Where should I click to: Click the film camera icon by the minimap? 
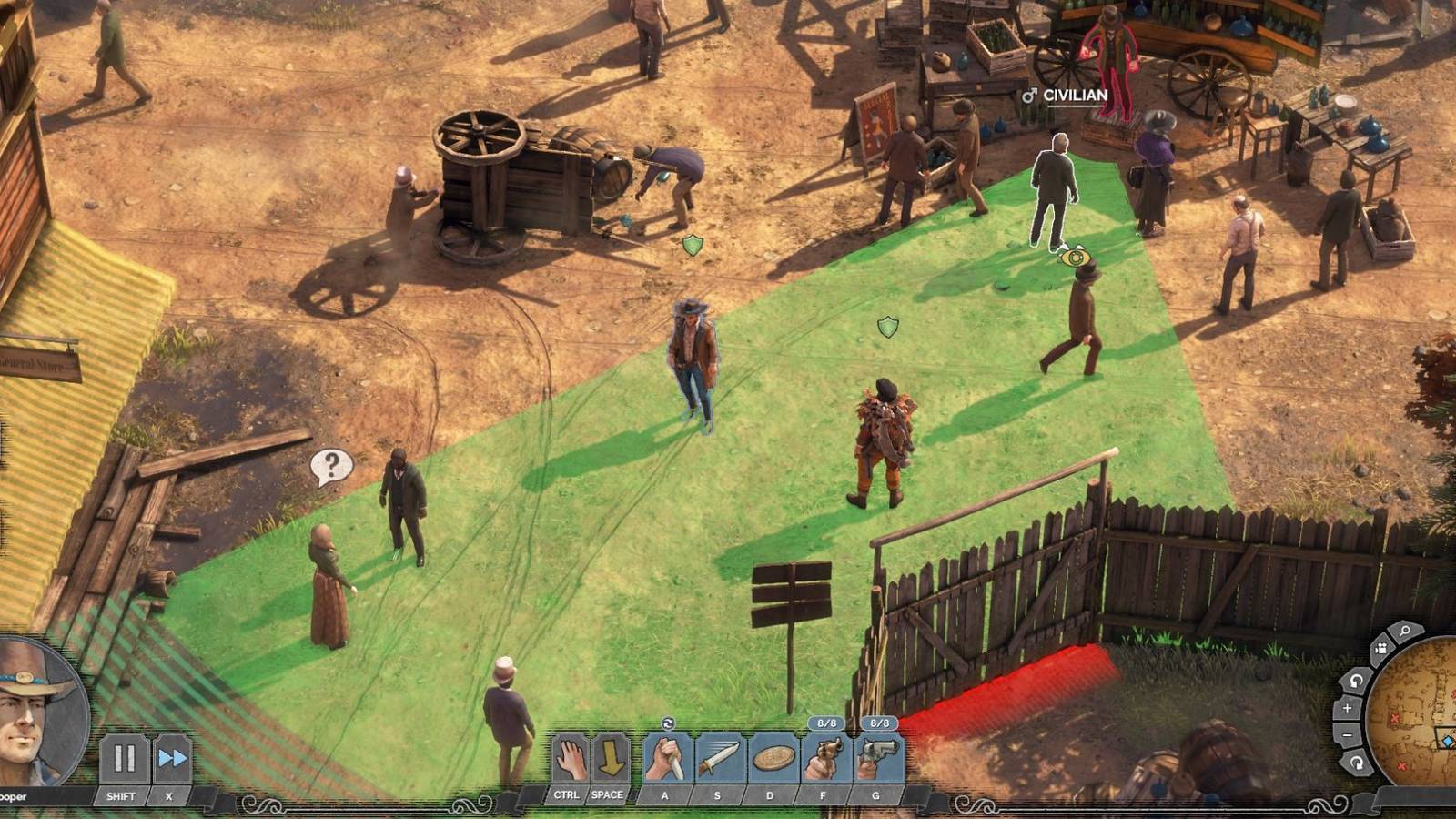click(1380, 647)
